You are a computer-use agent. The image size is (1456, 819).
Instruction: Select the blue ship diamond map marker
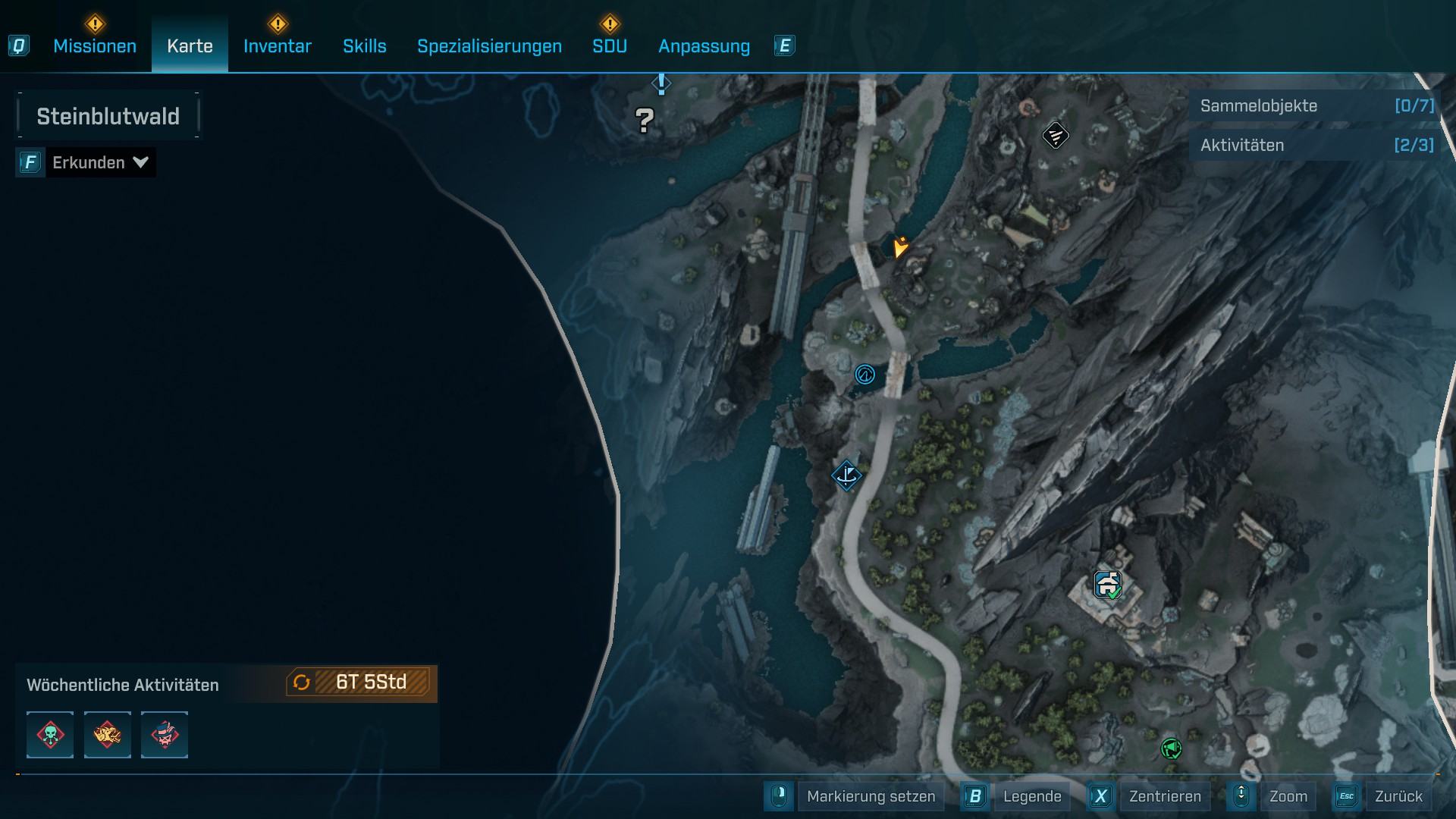click(x=846, y=476)
